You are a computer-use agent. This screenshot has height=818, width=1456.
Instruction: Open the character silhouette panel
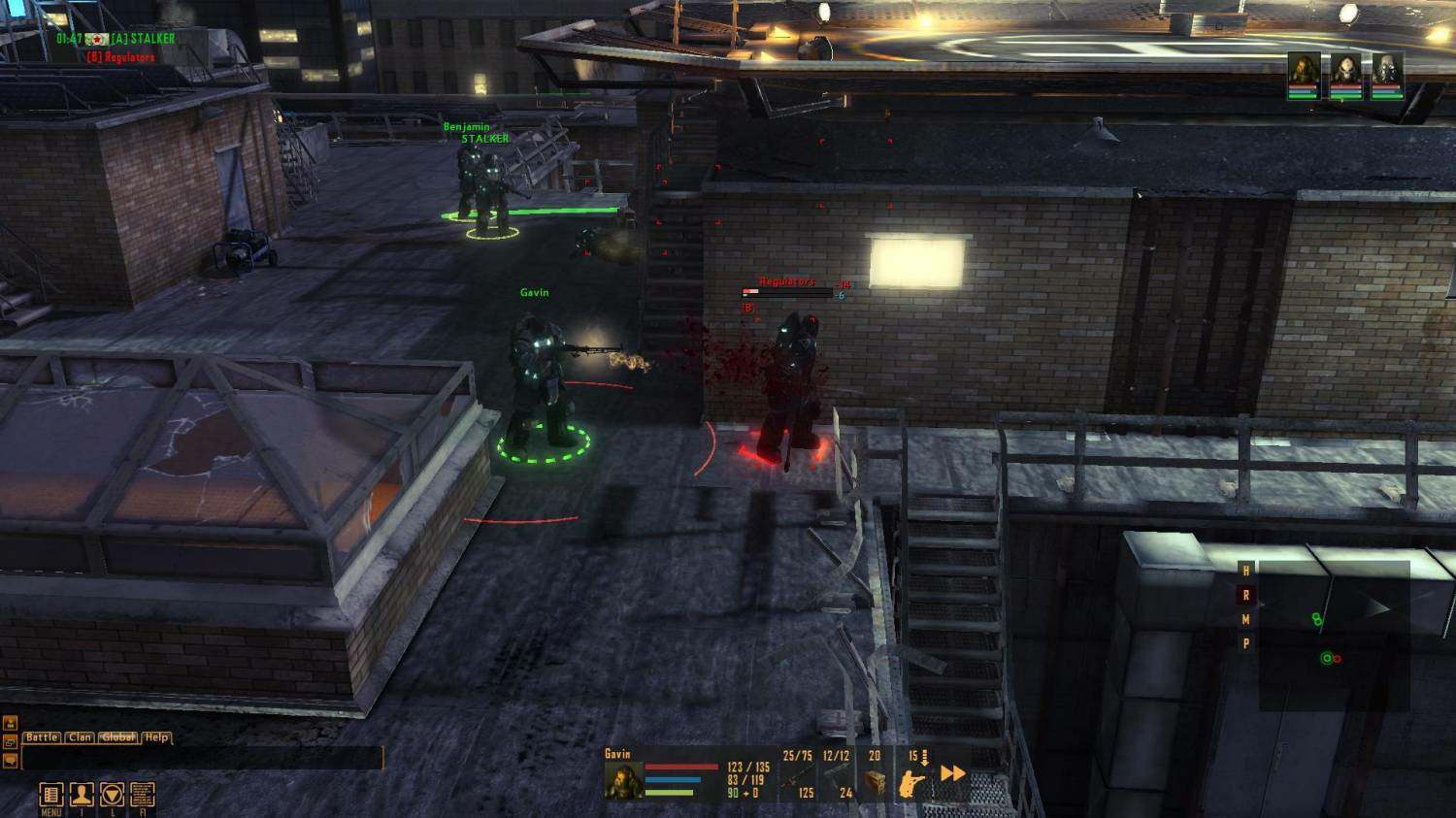(82, 795)
